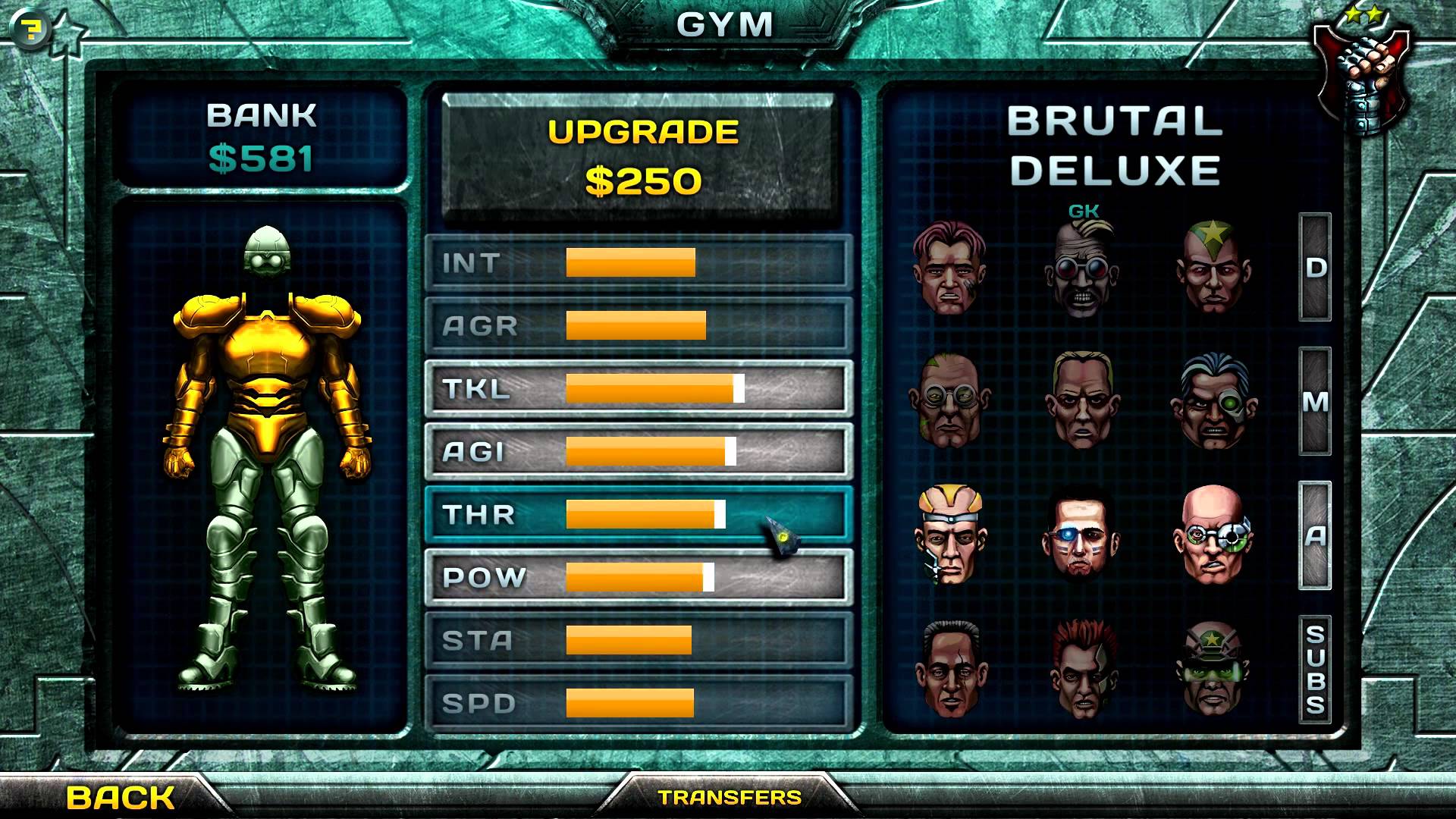This screenshot has height=819, width=1456.
Task: Click the SUBS row label
Action: tap(1315, 669)
